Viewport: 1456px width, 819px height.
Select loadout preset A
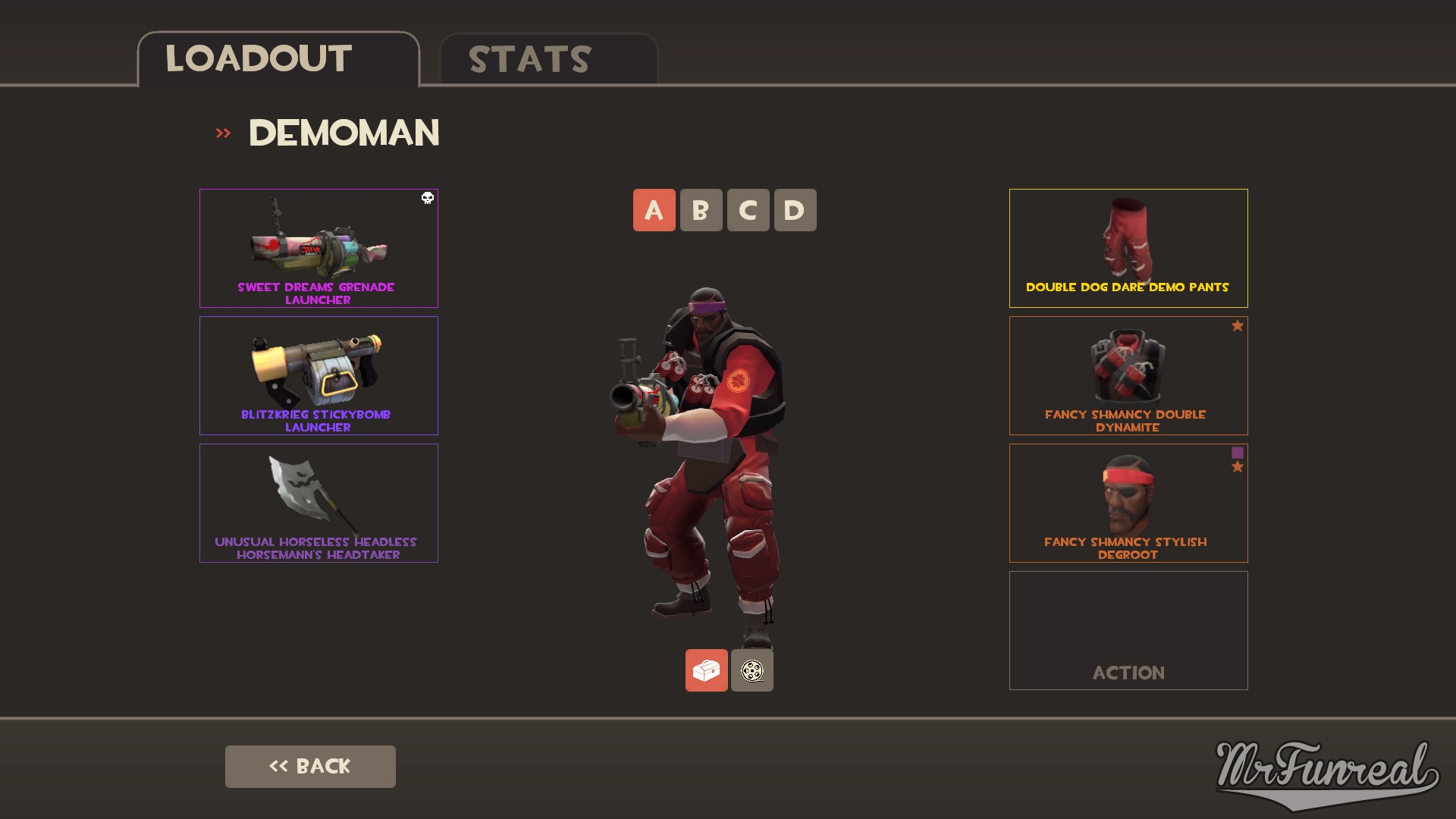point(654,210)
